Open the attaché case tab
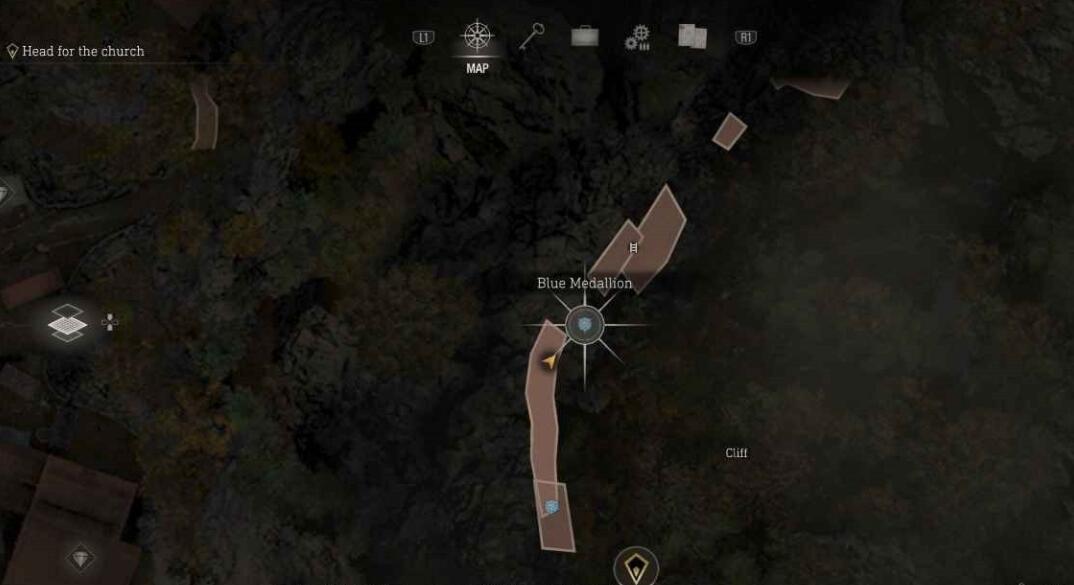Screen dimensions: 1074x585 point(585,38)
